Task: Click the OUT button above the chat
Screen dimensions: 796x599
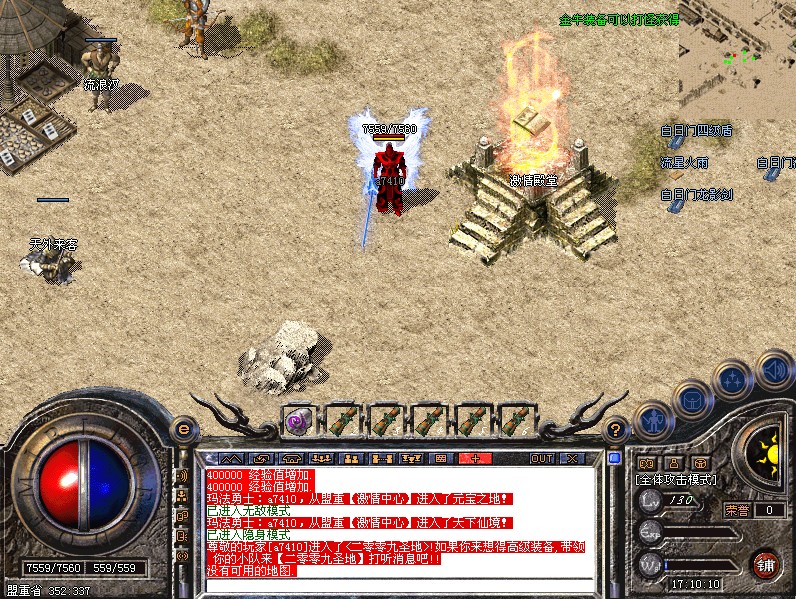Action: click(541, 458)
